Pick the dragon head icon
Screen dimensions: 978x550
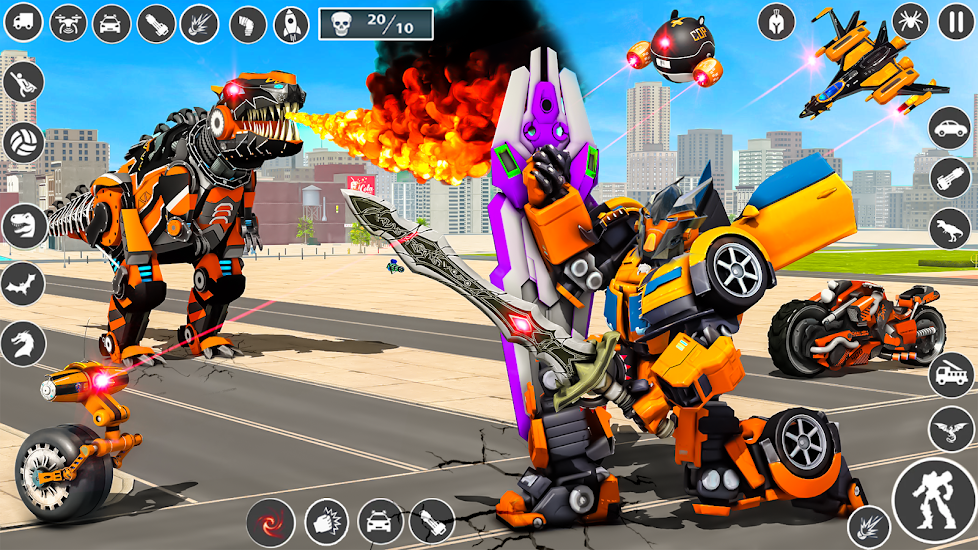(x=22, y=344)
